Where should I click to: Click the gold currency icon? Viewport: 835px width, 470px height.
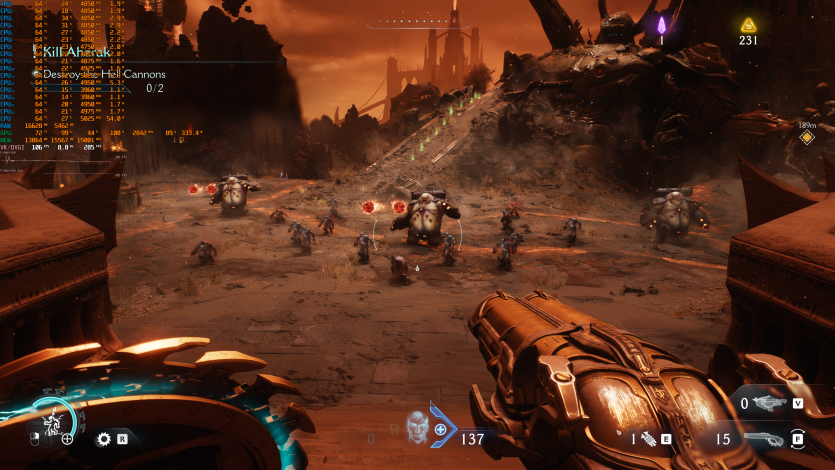747,25
